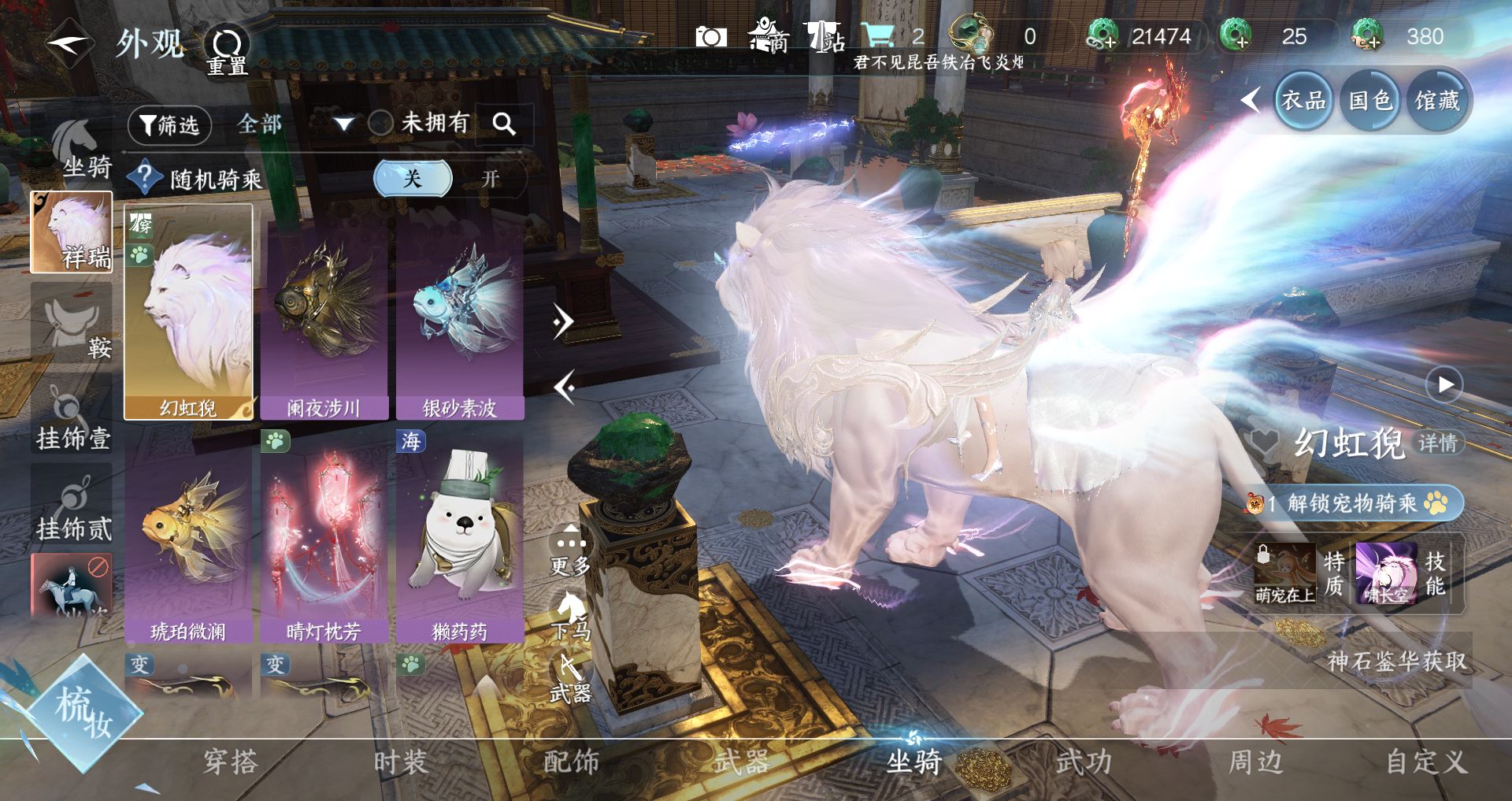Open the 馆藏 collection button

[1436, 101]
